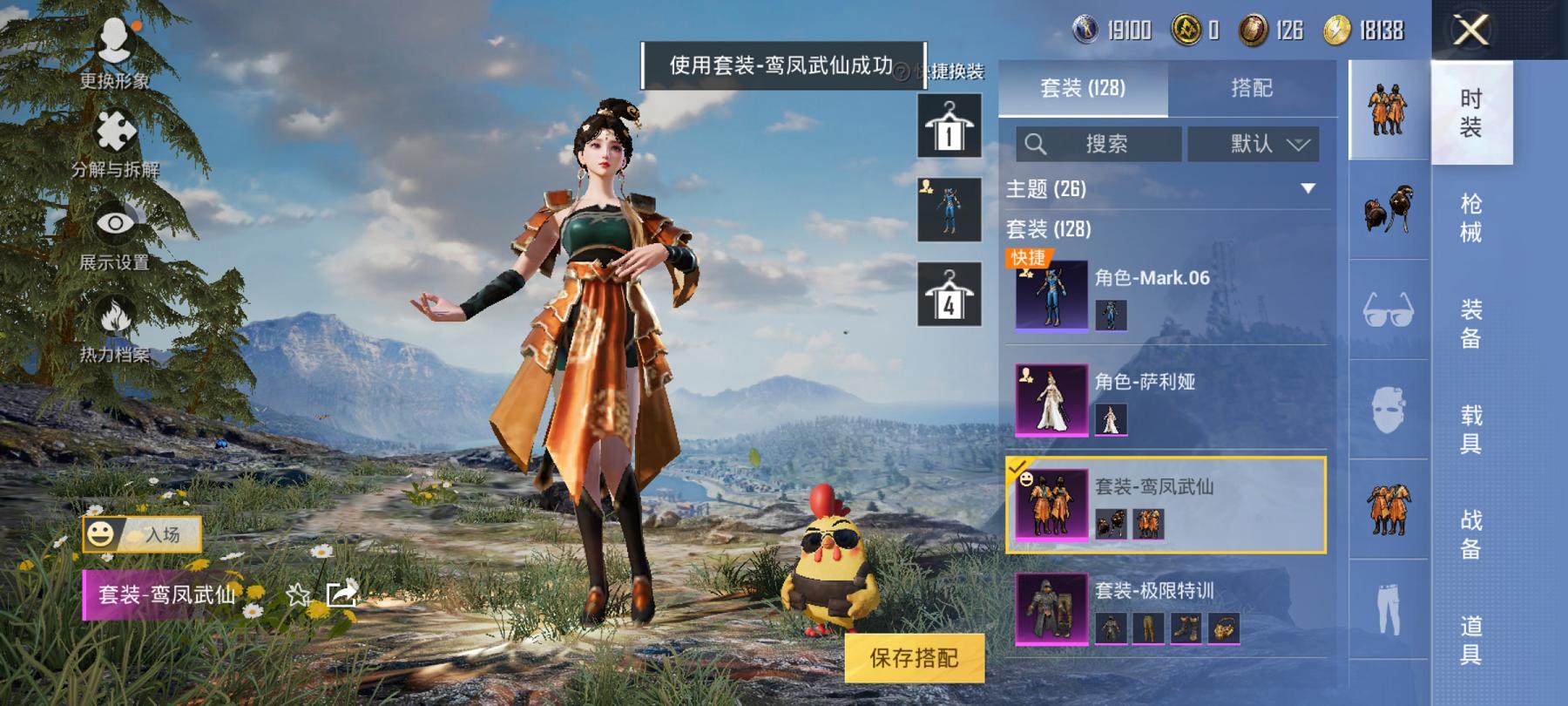Switch to the 搭配 tab
Screen dimensions: 1568x706
(x=1251, y=88)
